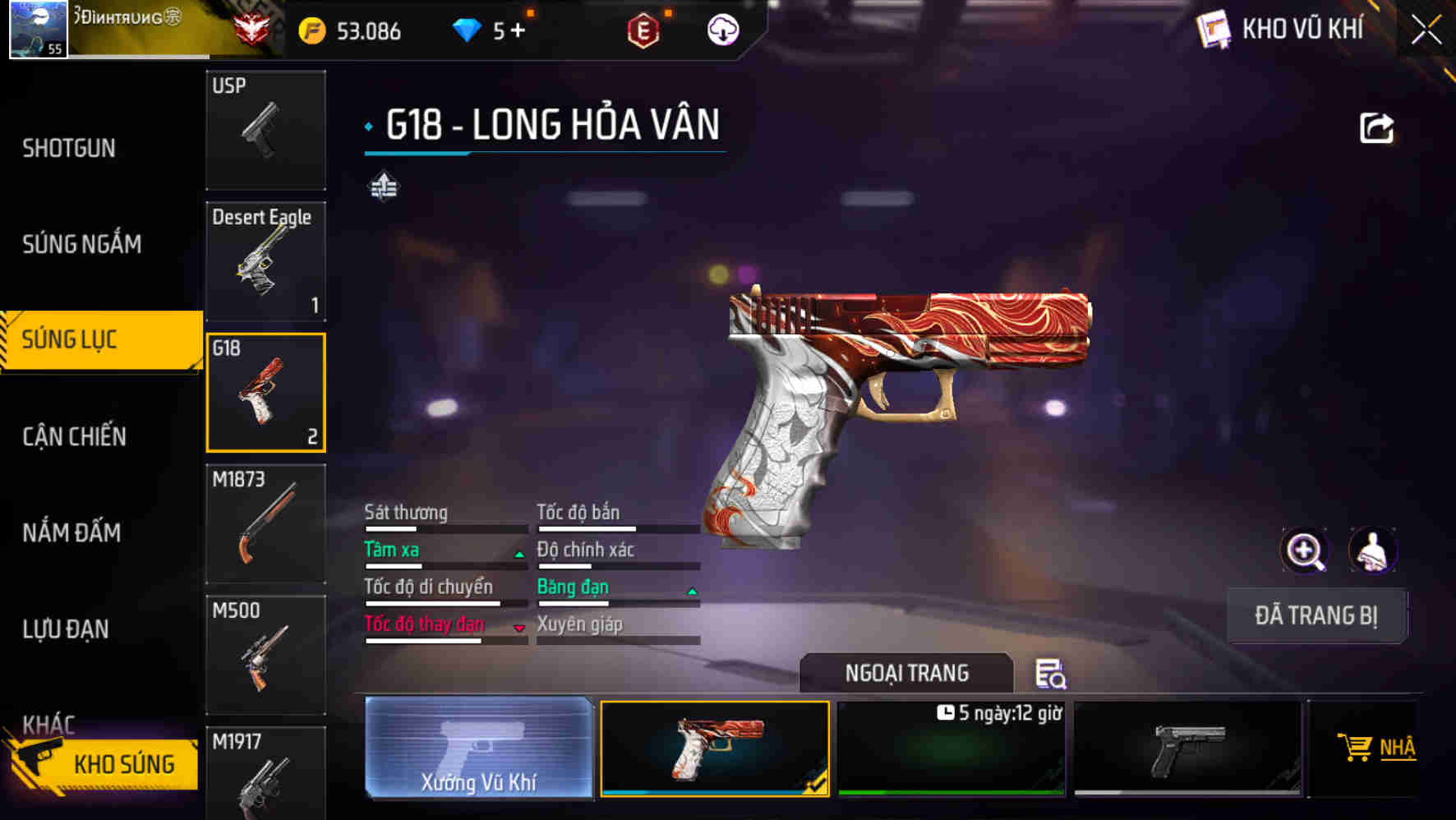1456x820 pixels.
Task: Click the share icon for the skin
Action: (x=1376, y=128)
